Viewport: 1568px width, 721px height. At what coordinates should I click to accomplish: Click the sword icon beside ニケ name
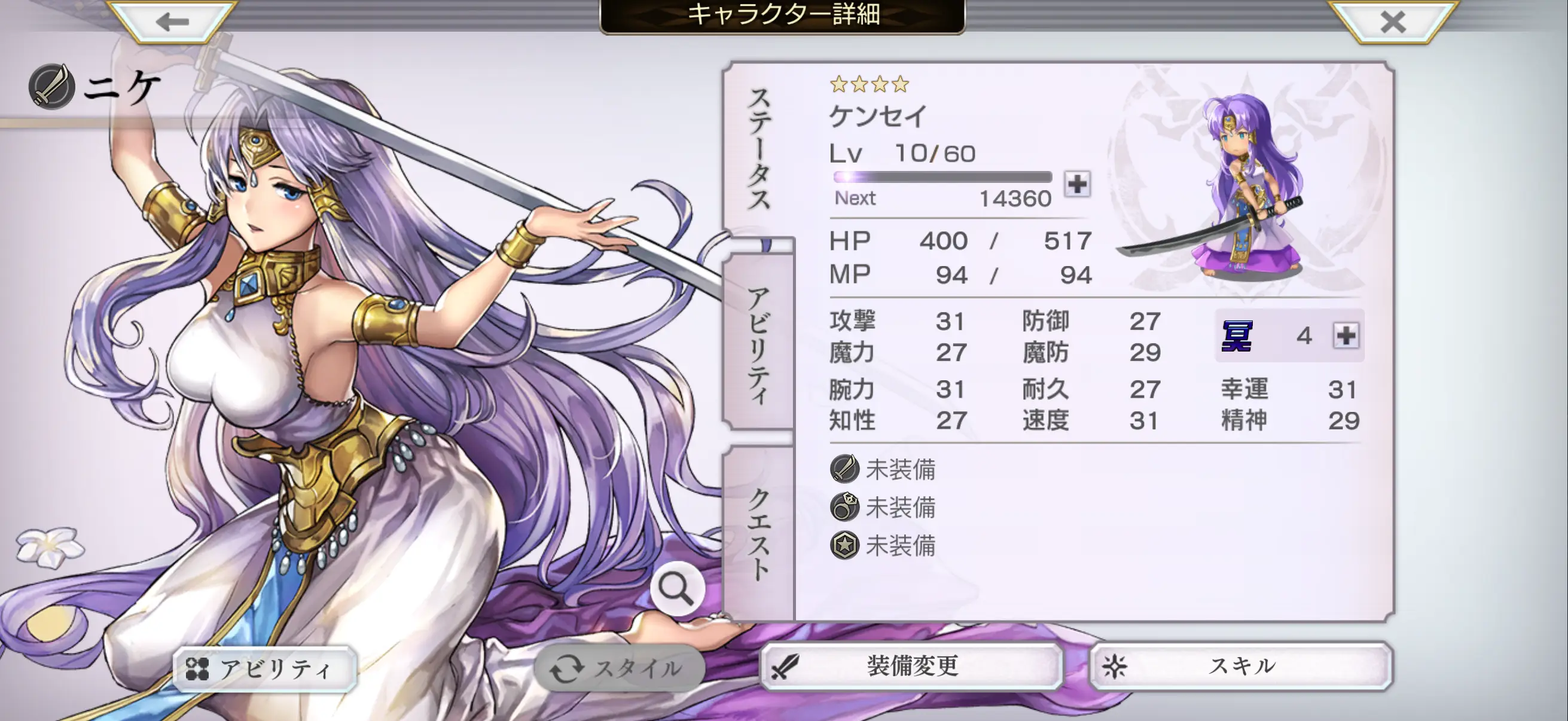pos(52,87)
